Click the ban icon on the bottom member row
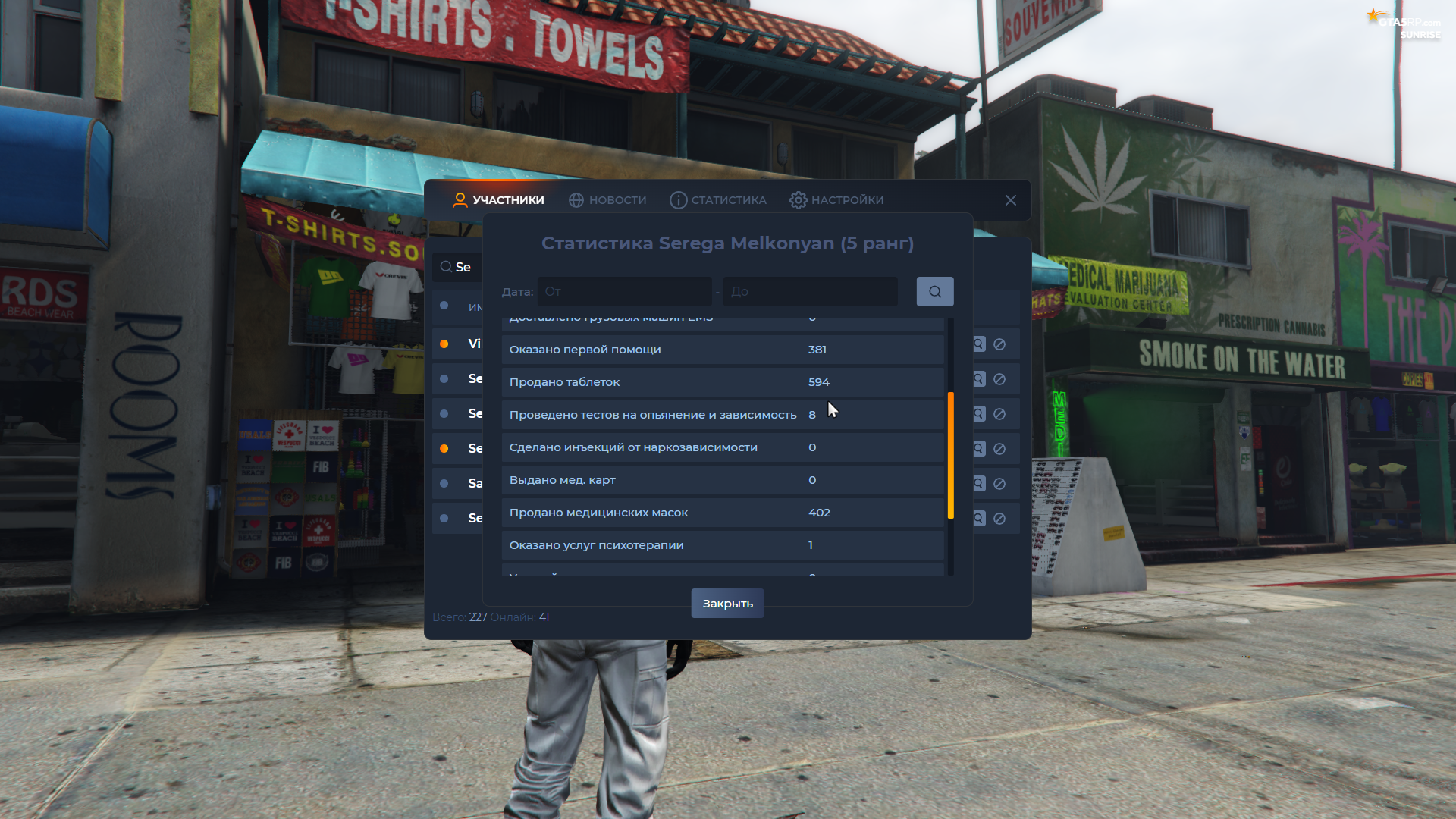Screen dimensions: 1456x819 (999, 518)
